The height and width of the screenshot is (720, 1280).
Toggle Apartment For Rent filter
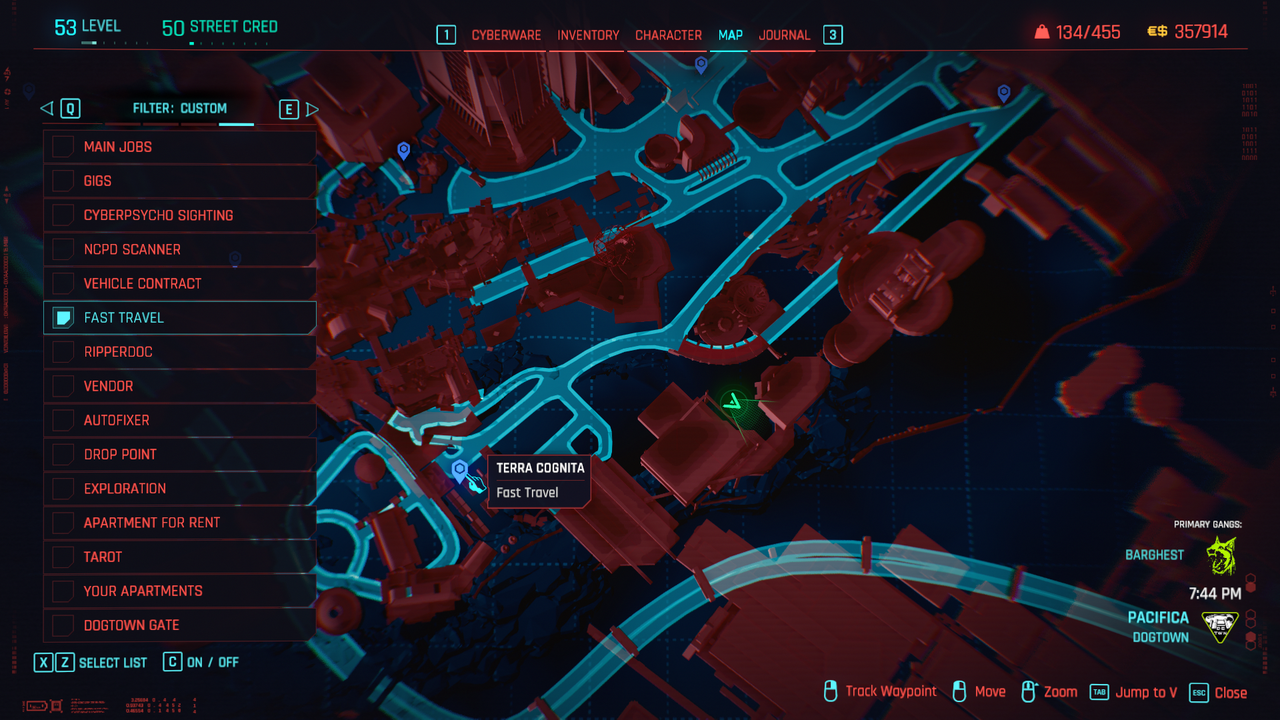(63, 522)
